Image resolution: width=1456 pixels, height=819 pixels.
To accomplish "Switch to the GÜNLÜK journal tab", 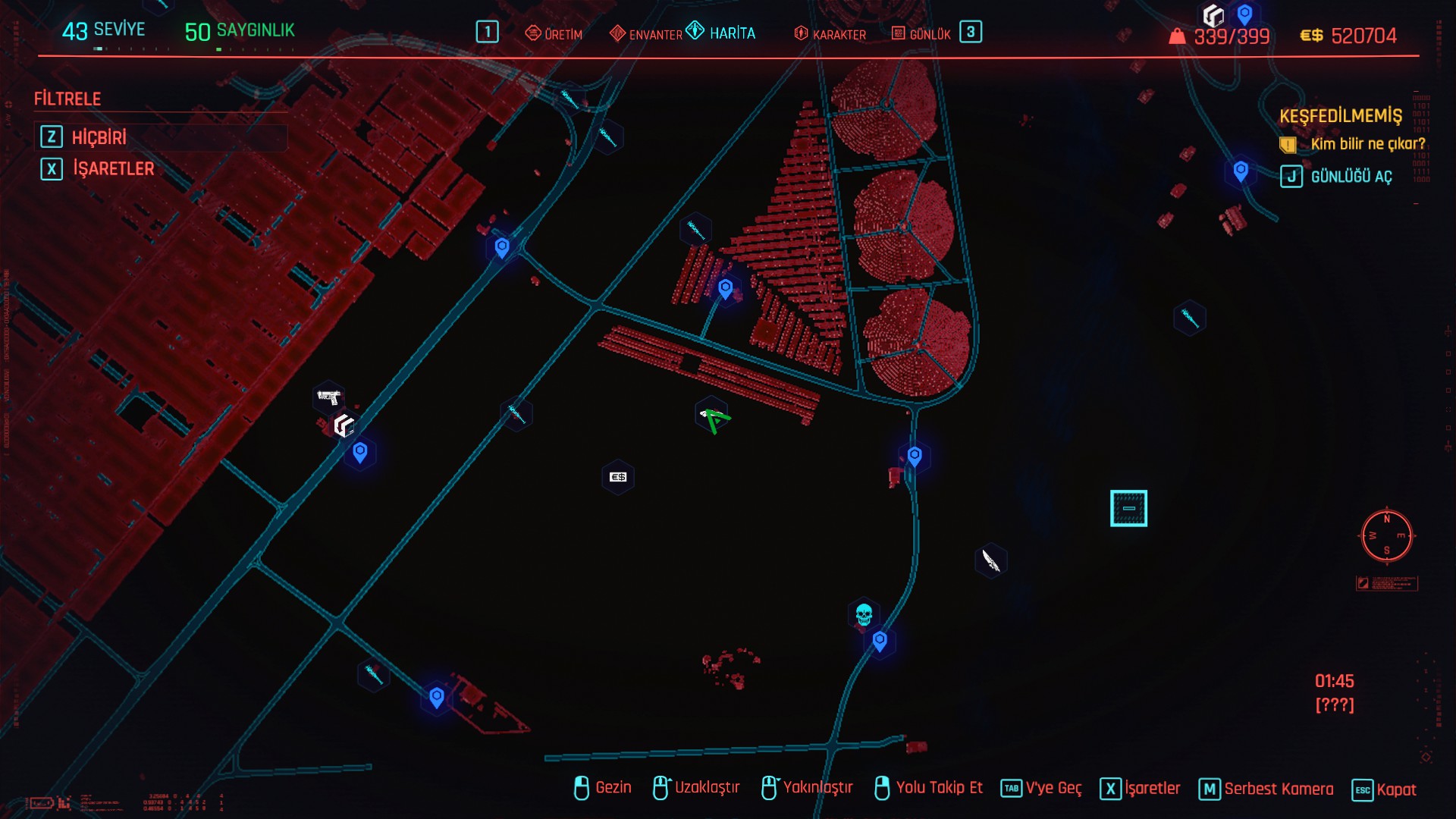I will (921, 34).
